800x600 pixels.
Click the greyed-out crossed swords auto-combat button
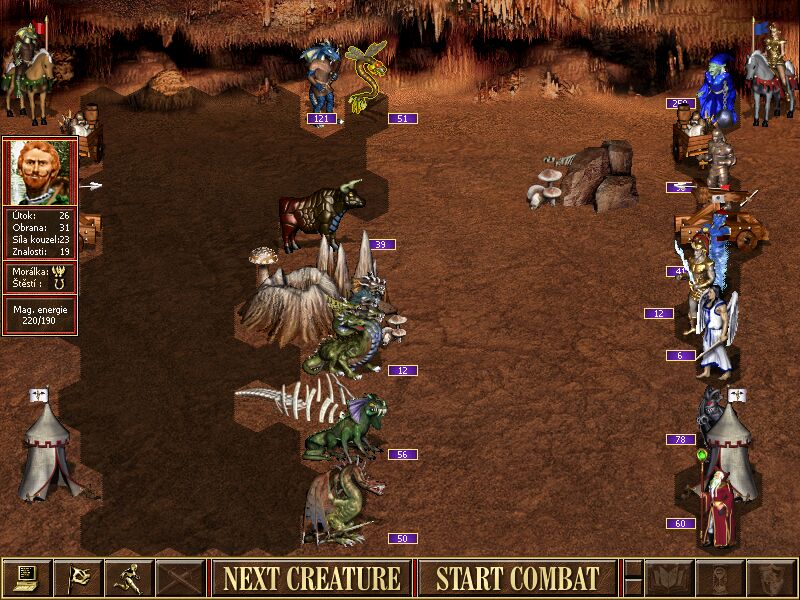180,578
